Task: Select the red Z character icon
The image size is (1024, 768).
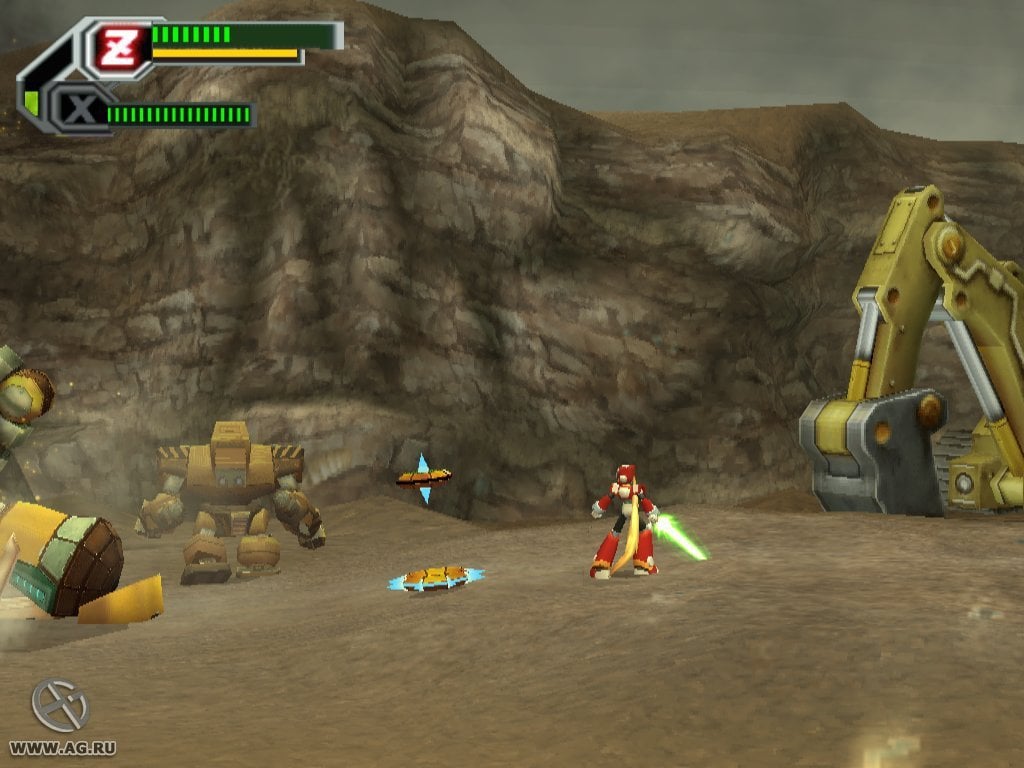Action: [x=115, y=46]
